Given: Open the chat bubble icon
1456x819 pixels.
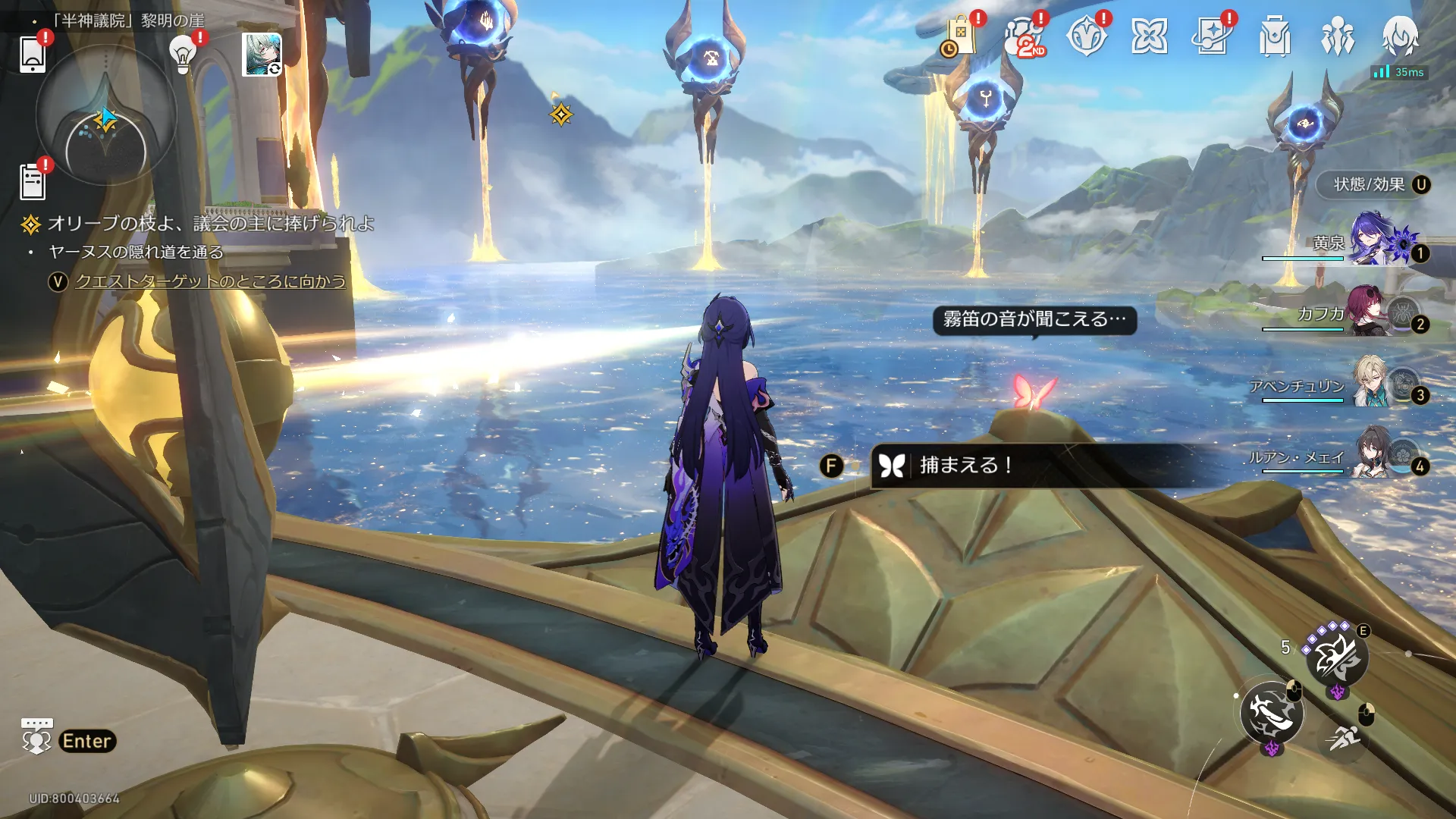Looking at the screenshot, I should click(36, 736).
